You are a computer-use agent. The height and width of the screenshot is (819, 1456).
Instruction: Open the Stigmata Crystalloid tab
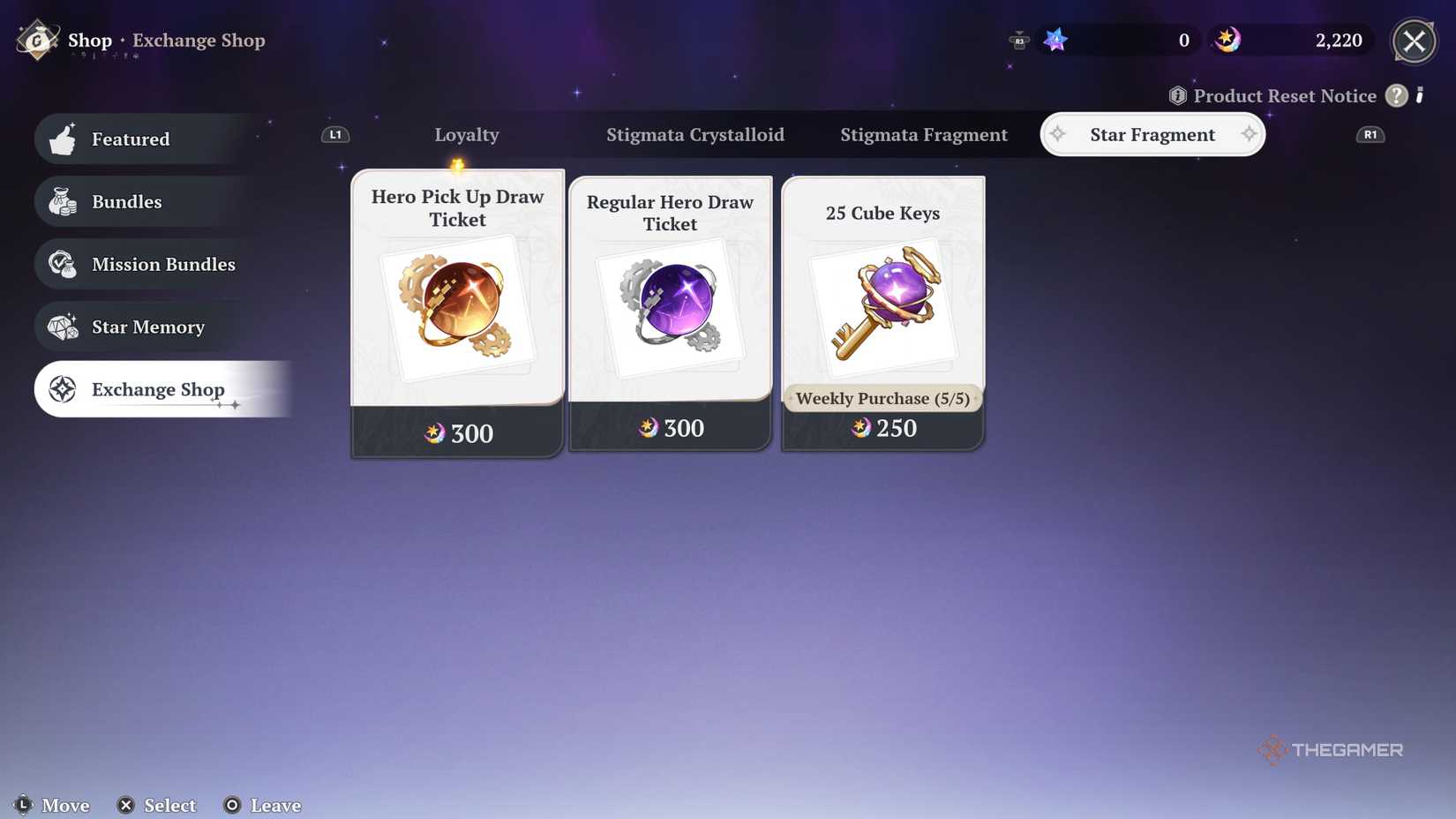click(695, 134)
